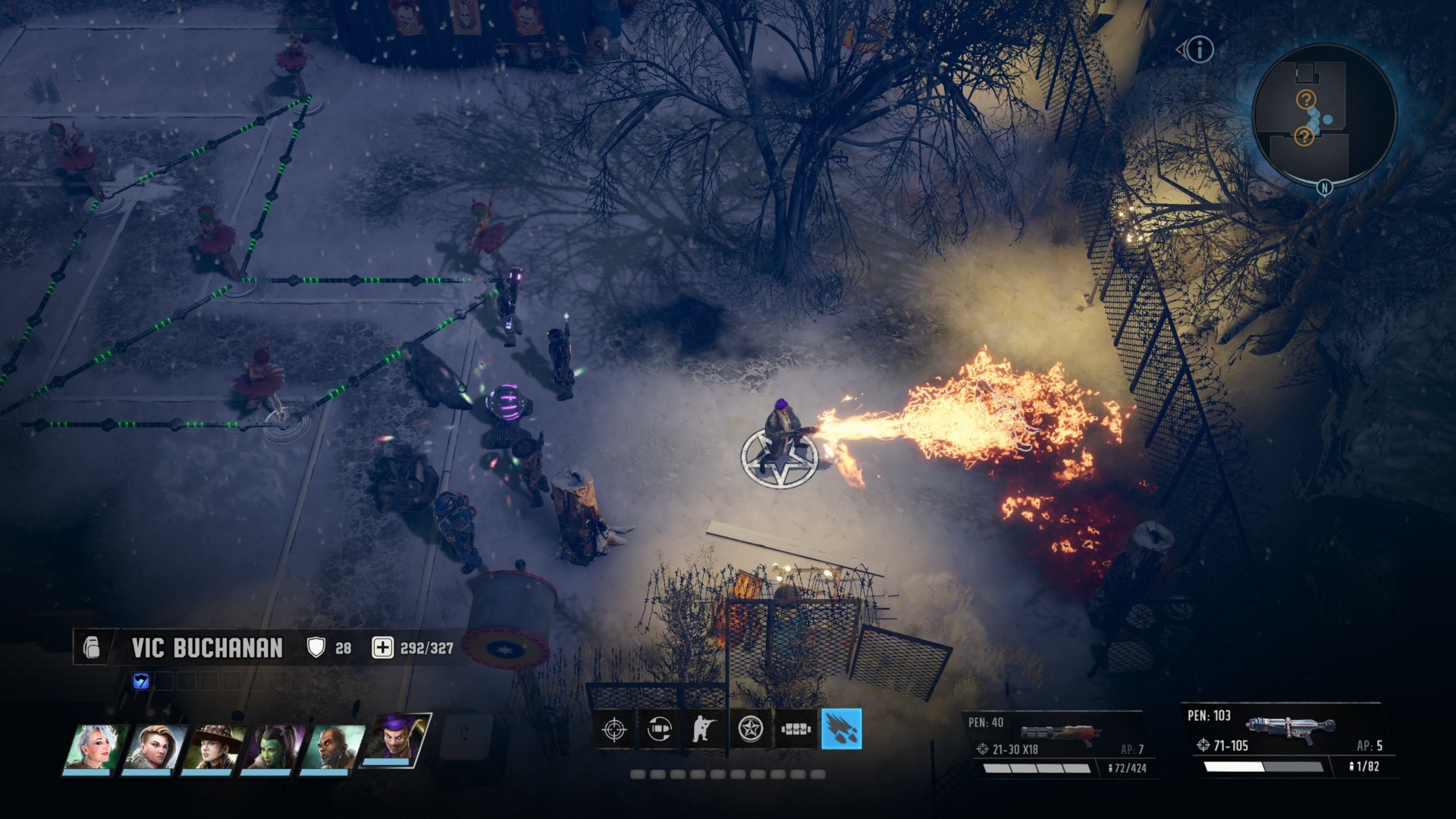This screenshot has height=819, width=1456.
Task: Select the bald bearded man's portrait
Action: click(332, 747)
